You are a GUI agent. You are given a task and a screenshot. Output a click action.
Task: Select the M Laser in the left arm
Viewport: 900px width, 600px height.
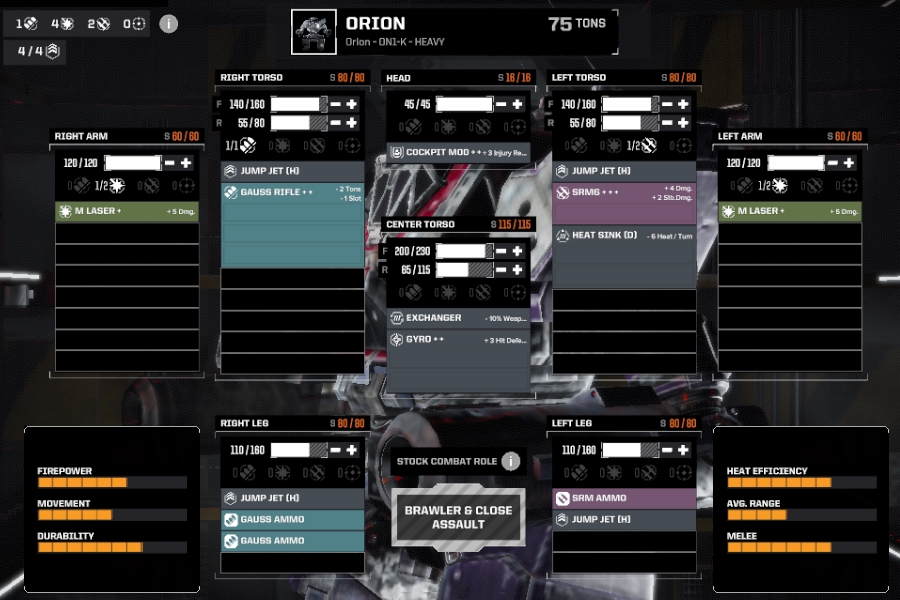788,211
